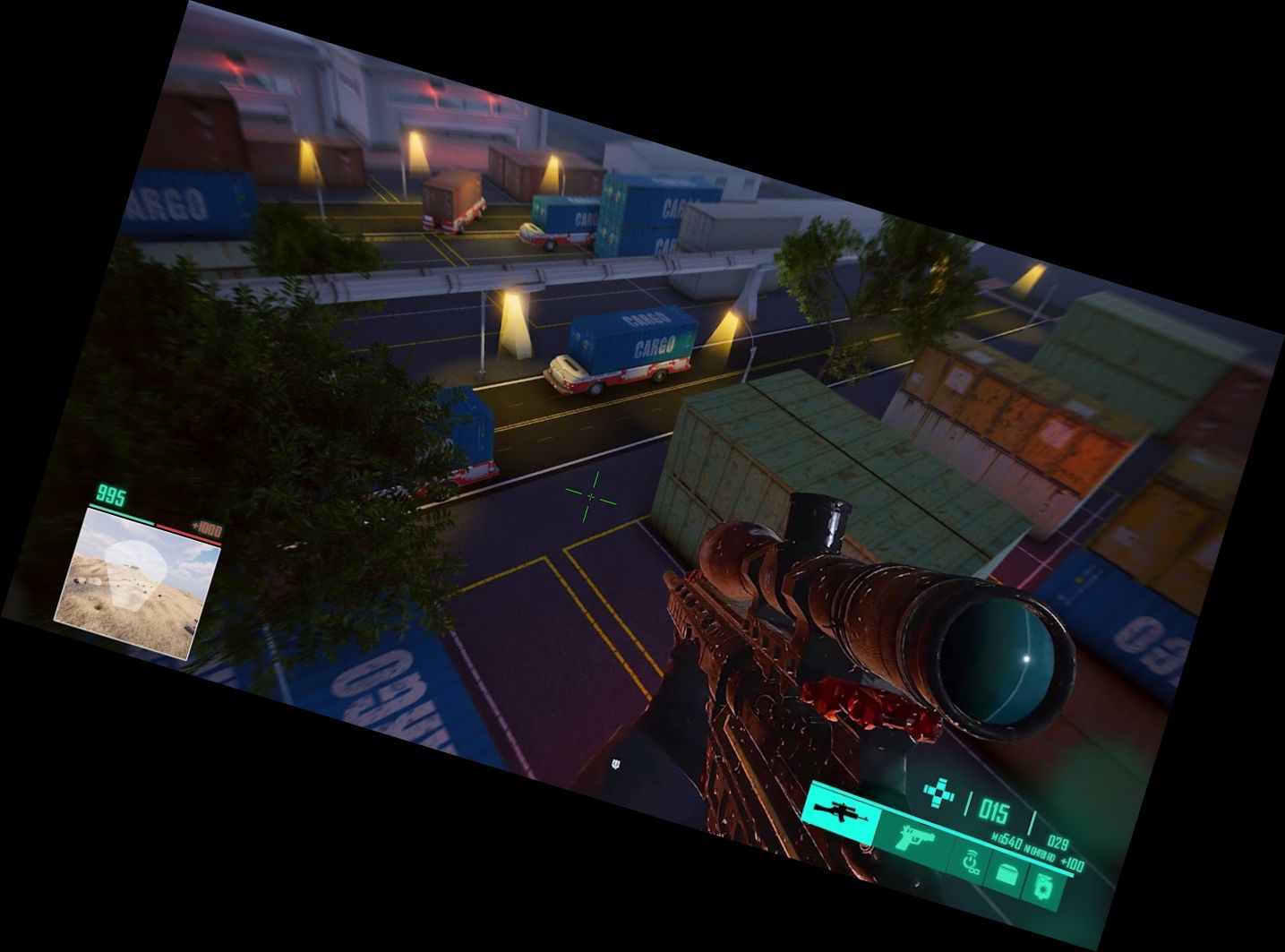The height and width of the screenshot is (952, 1285).
Task: Click the +1000 bonus indicator
Action: click(207, 529)
